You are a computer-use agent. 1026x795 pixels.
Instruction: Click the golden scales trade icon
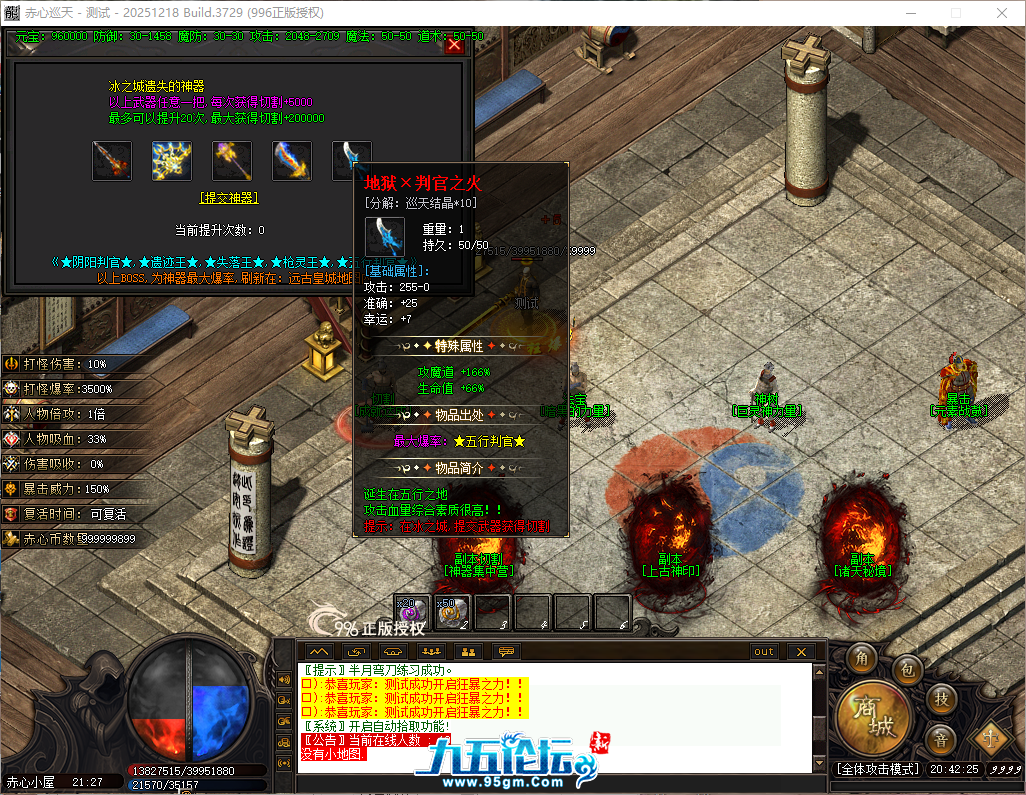[991, 739]
